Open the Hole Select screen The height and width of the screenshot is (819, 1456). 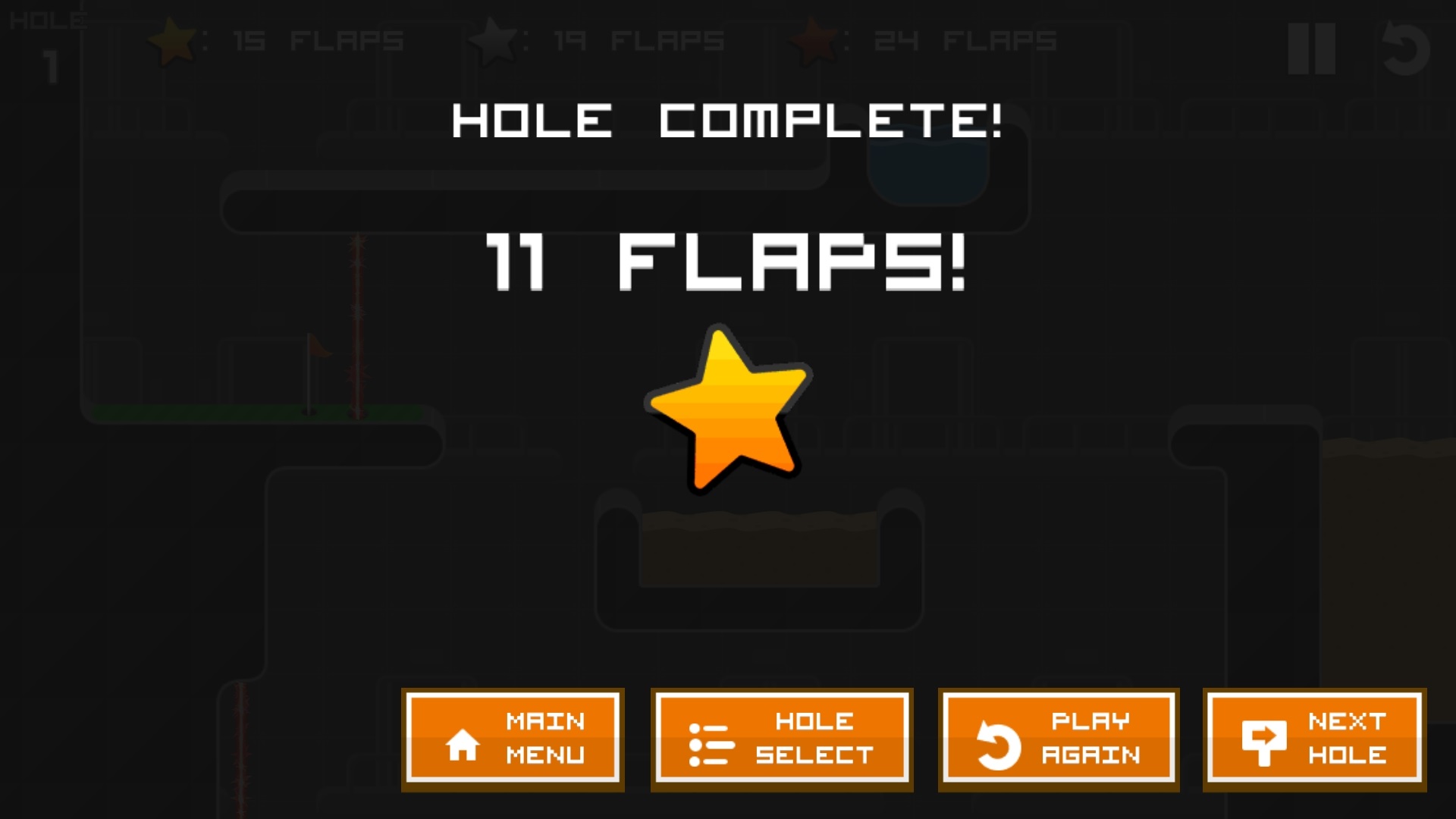click(782, 739)
